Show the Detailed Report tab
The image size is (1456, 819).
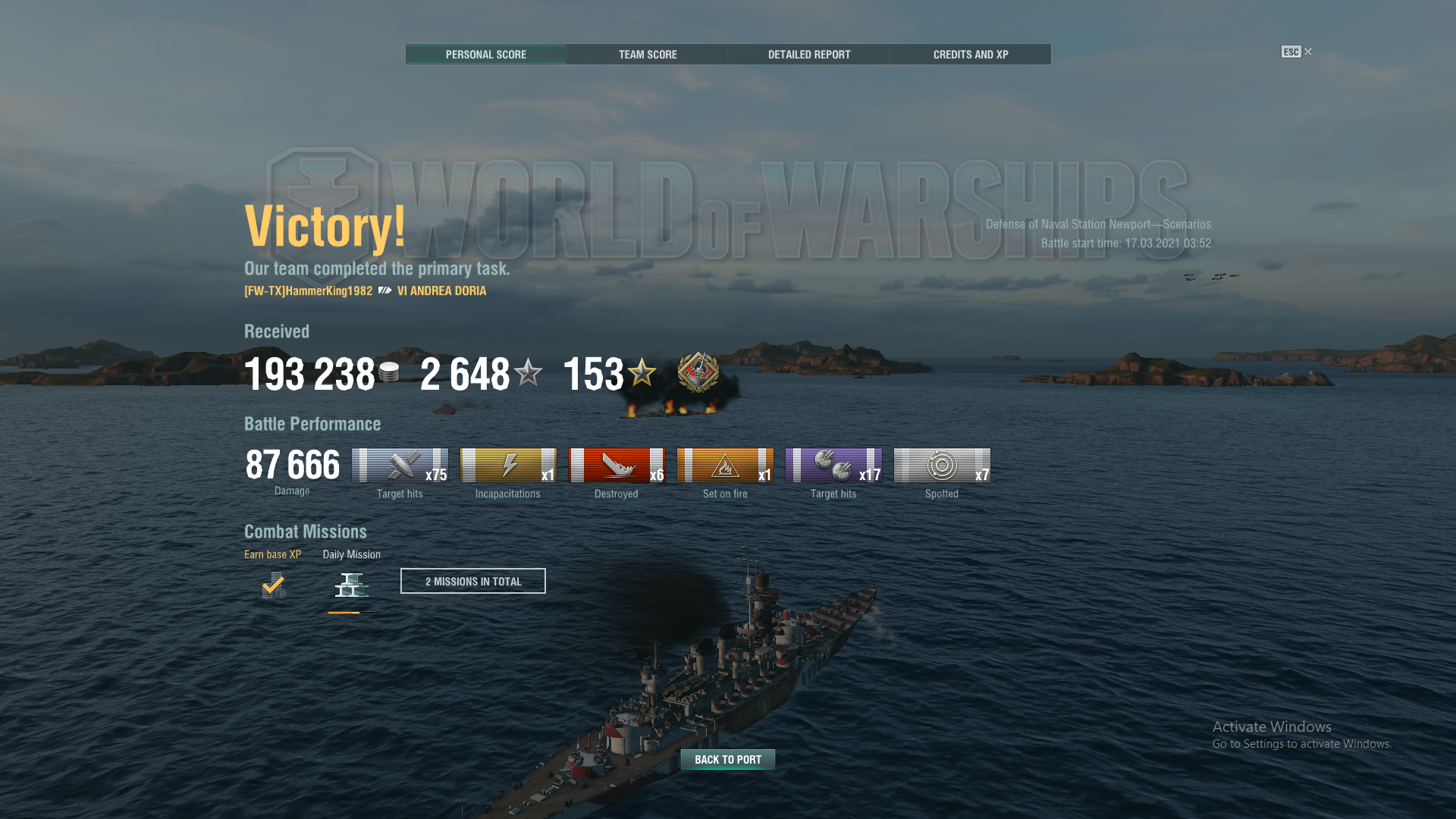pos(809,55)
